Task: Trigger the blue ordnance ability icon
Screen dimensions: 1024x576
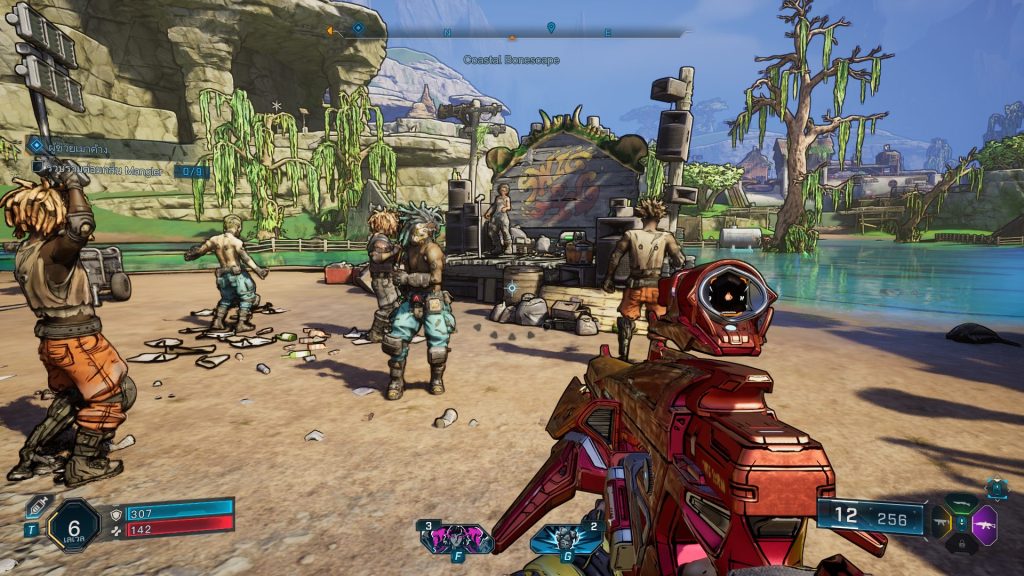Action: 566,538
